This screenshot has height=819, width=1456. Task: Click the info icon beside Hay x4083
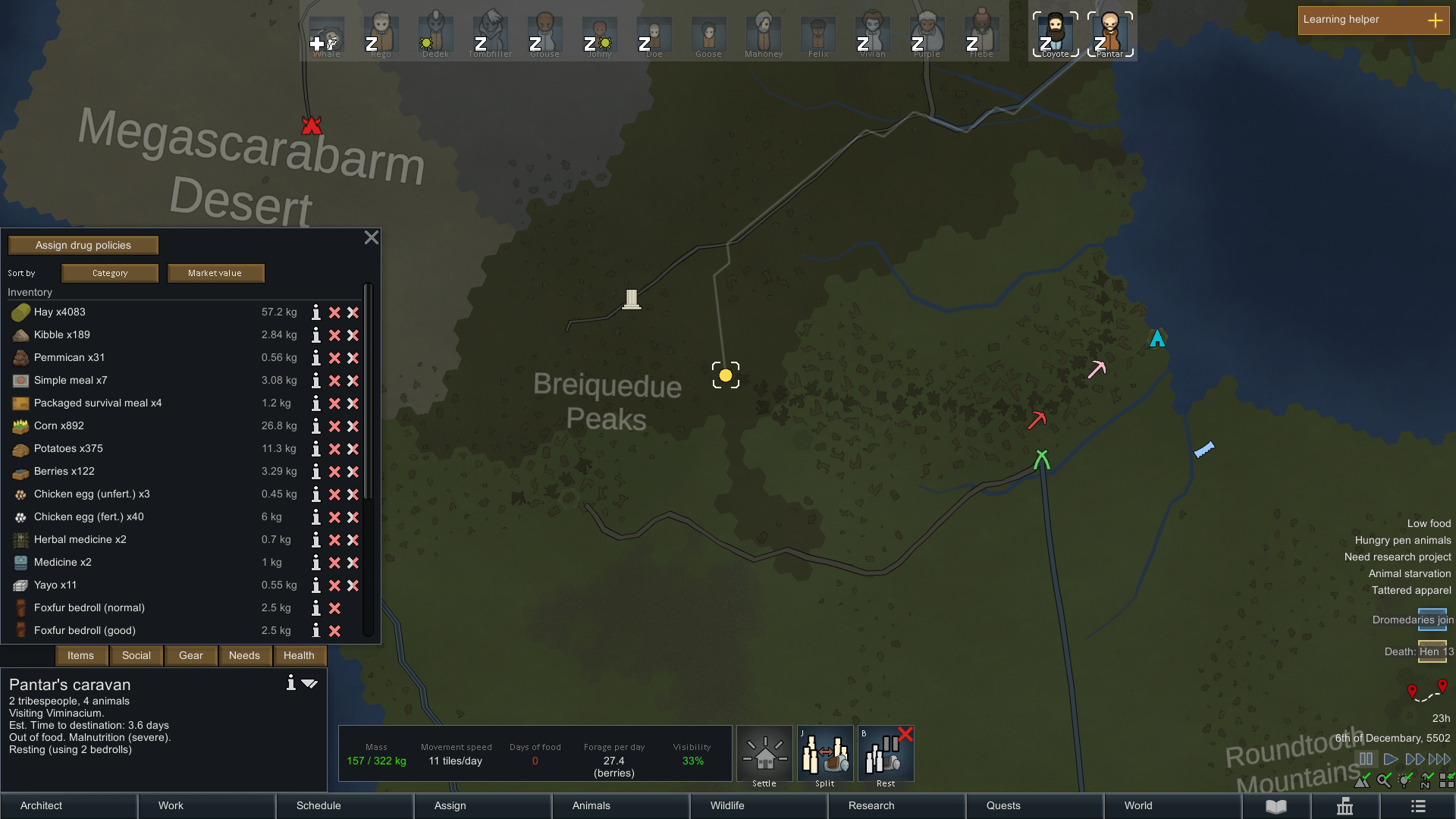pos(316,312)
